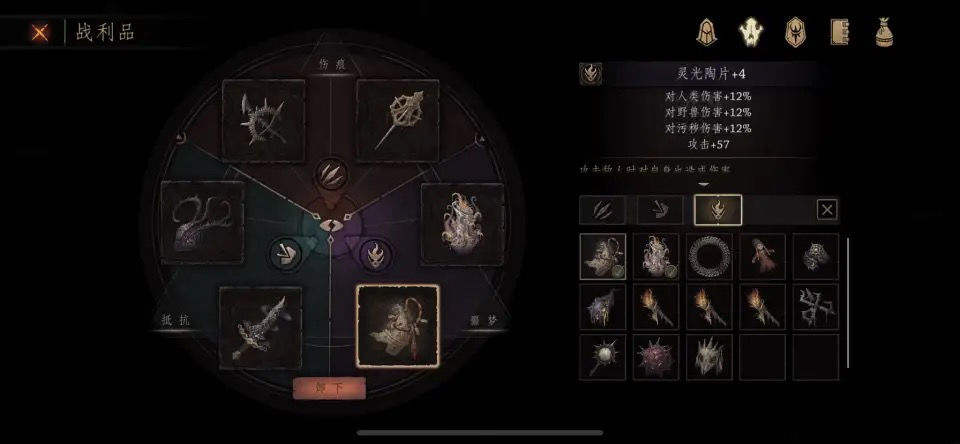Pick the spiked mace ball trophy
This screenshot has height=444, width=960.
pos(603,357)
